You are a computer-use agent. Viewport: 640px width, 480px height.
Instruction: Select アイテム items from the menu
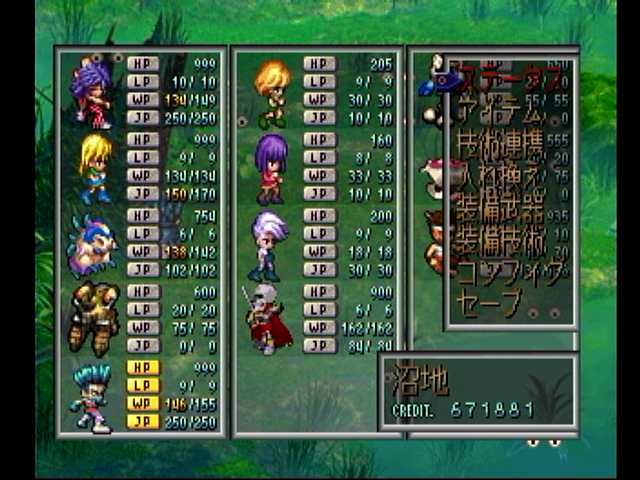click(500, 107)
